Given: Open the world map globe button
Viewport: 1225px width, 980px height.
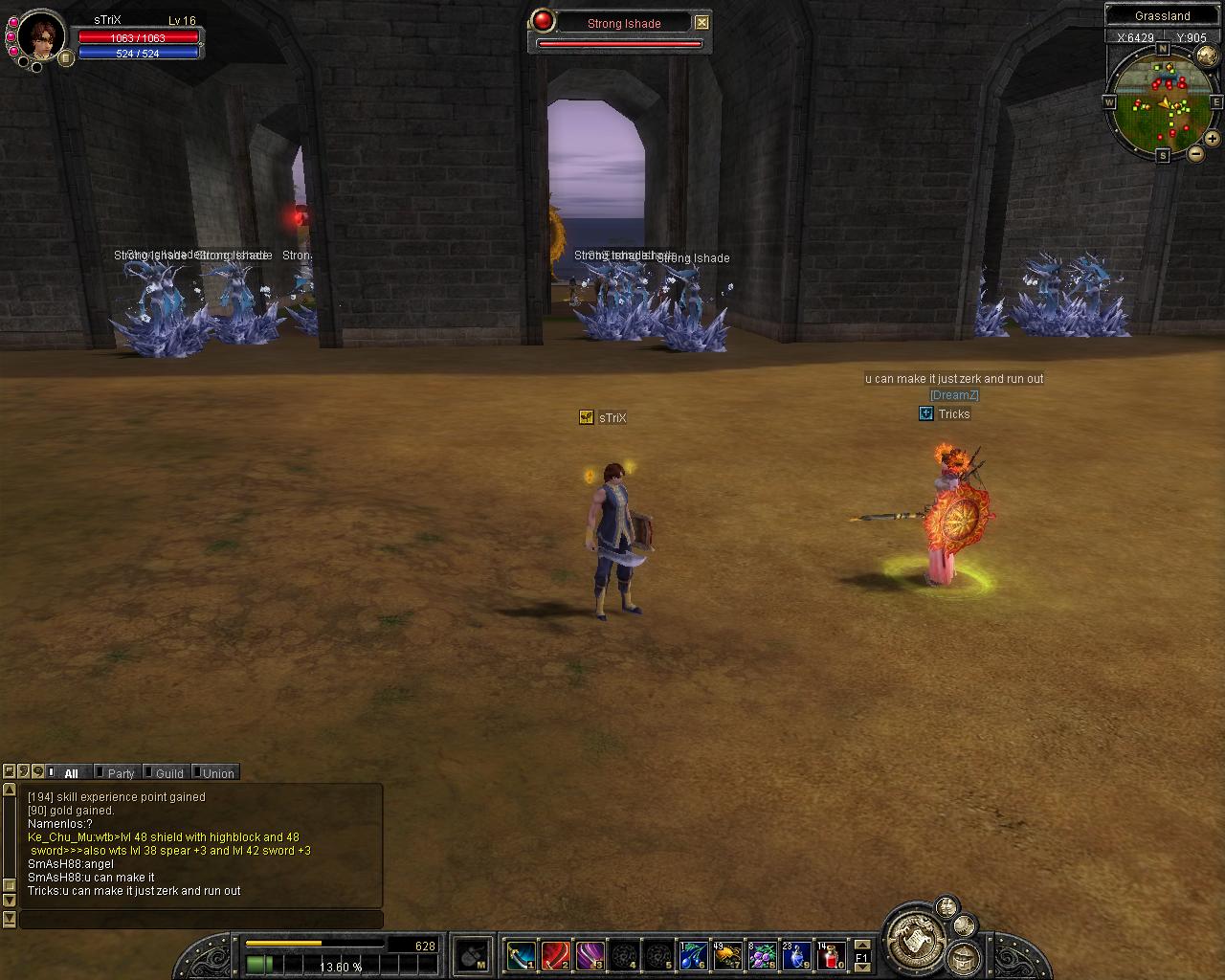Looking at the screenshot, I should 1207,56.
